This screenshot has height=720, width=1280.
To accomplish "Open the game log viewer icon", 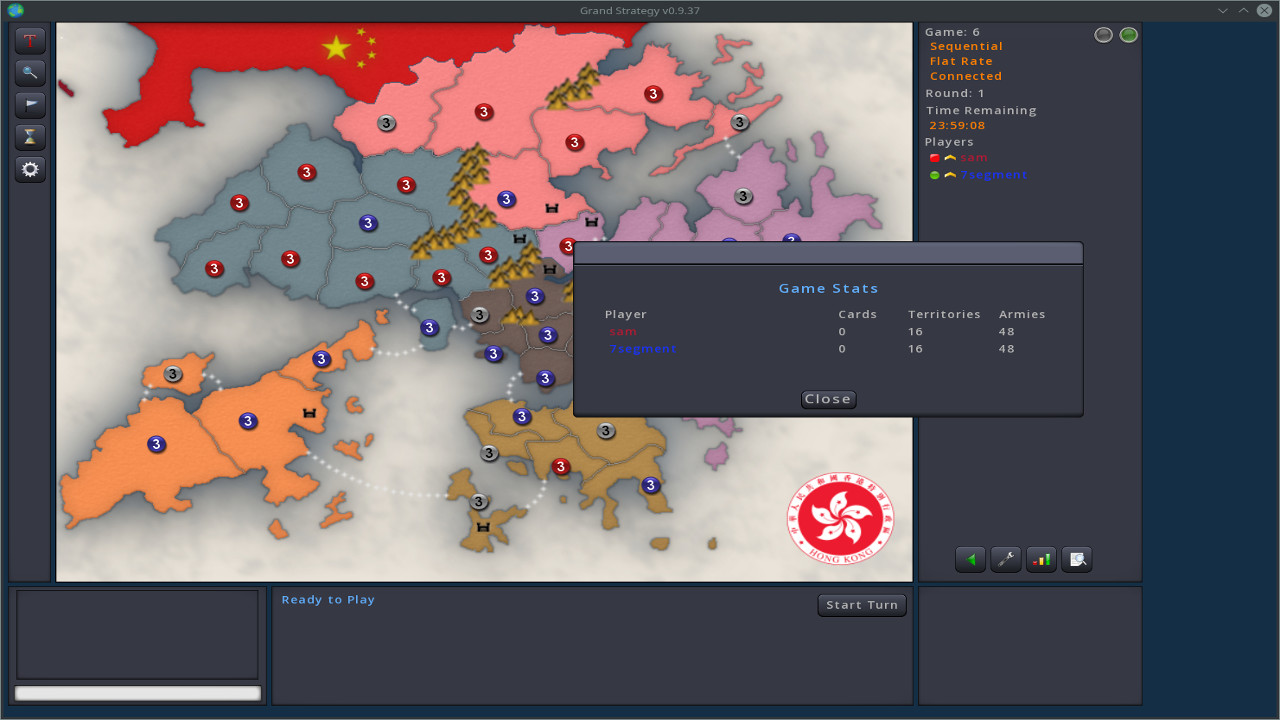I will tap(1077, 559).
